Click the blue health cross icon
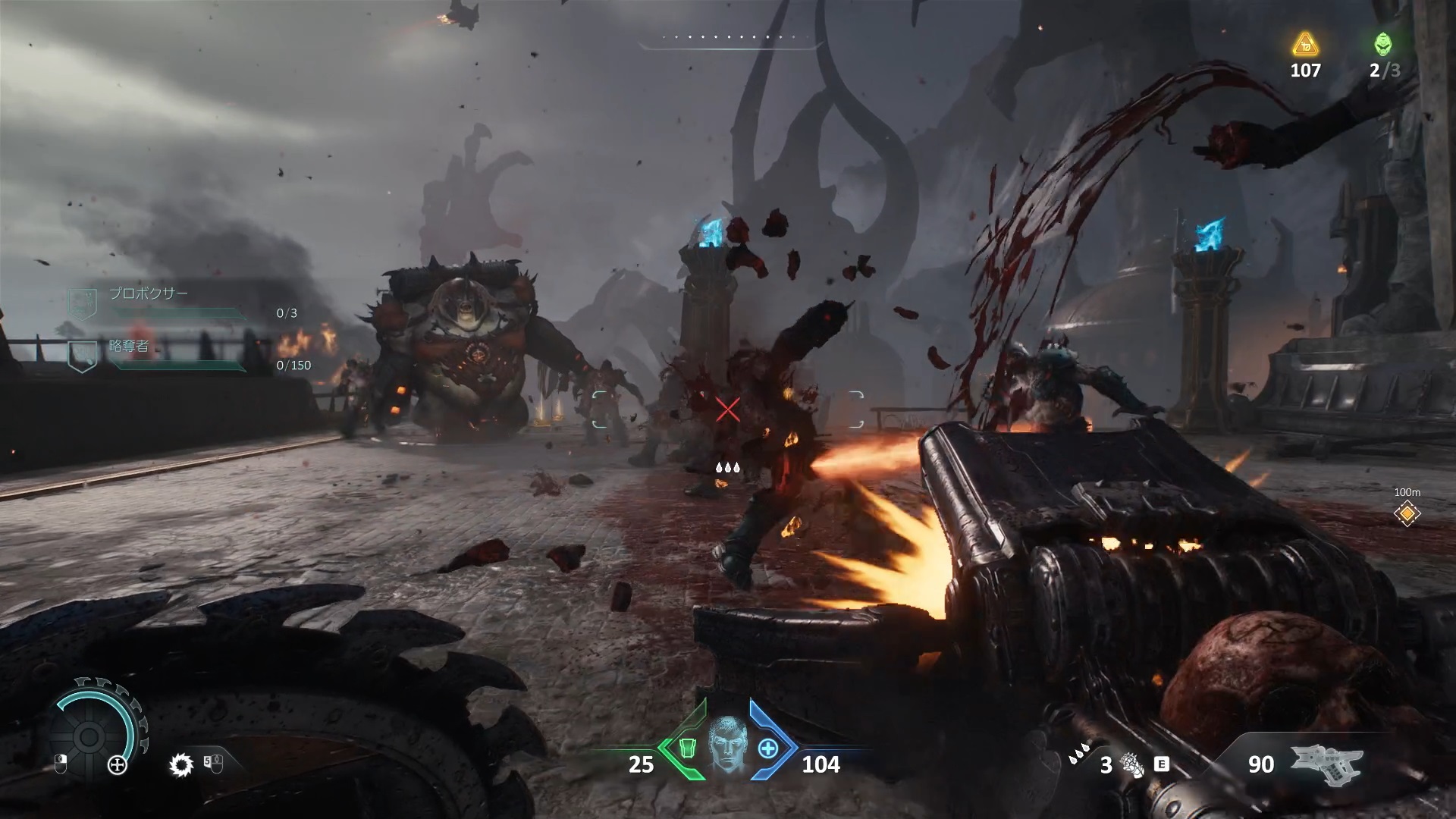The height and width of the screenshot is (819, 1456). 768,748
